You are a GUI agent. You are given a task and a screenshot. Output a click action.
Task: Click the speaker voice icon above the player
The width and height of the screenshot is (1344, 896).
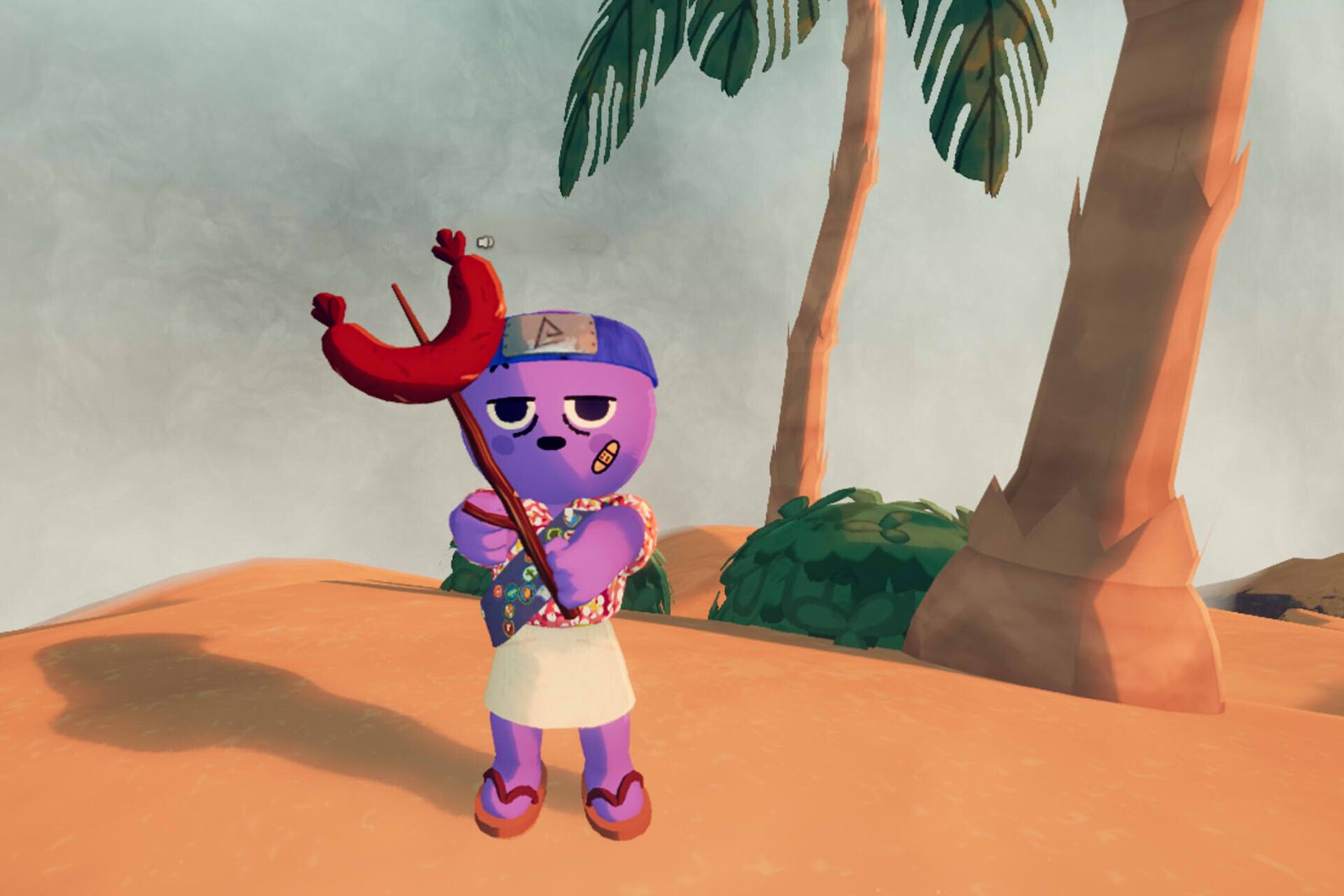[485, 243]
